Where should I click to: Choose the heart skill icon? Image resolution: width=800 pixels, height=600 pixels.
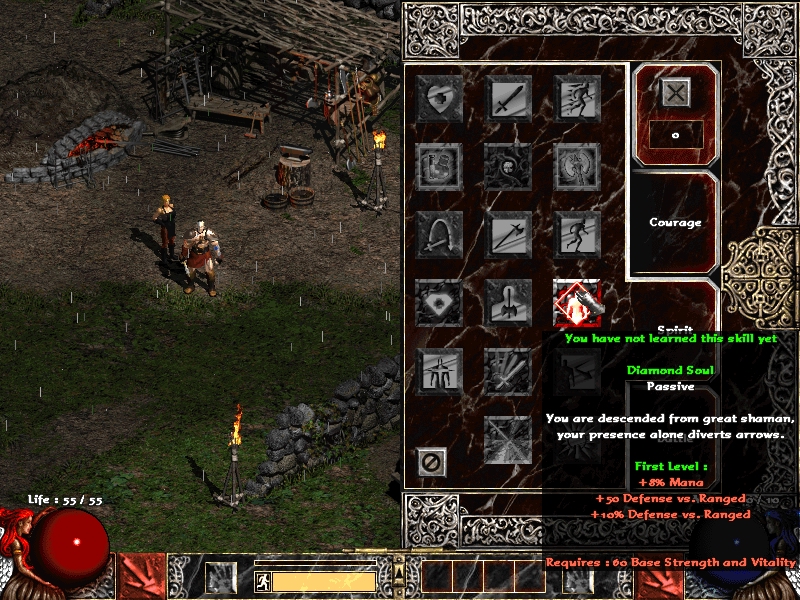439,97
